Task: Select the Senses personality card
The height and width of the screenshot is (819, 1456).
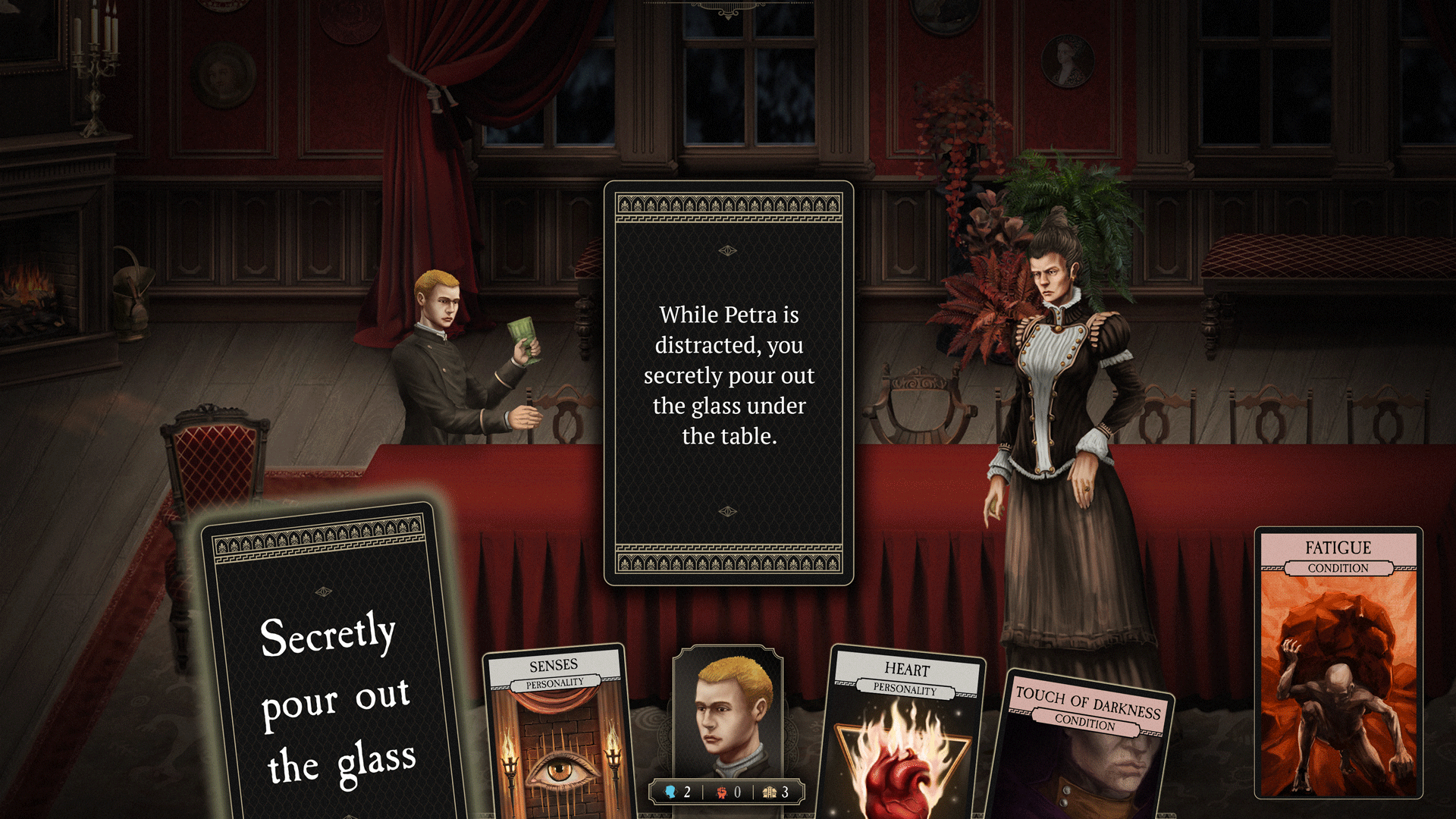Action: tap(556, 728)
